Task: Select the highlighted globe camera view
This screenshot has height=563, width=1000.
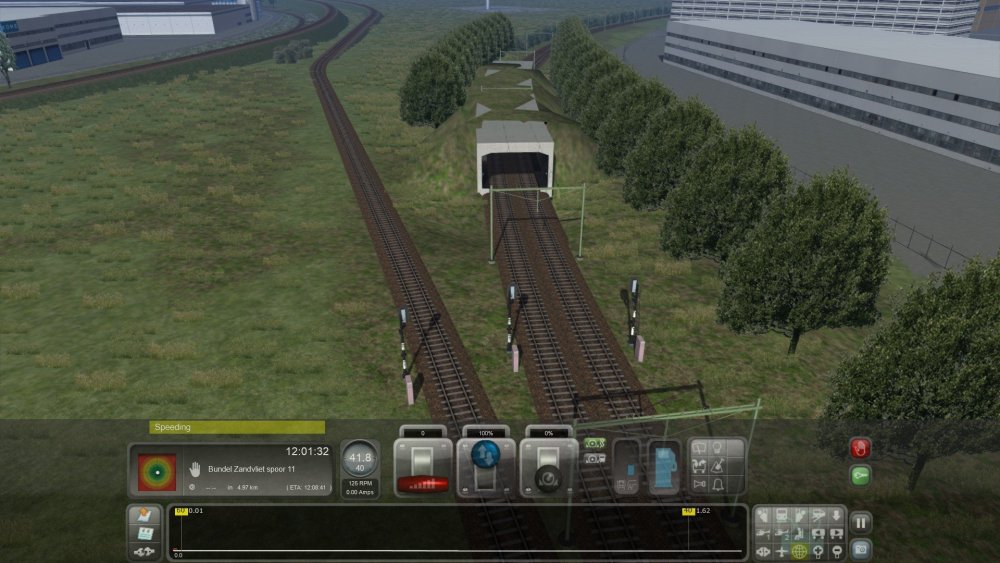Action: (799, 550)
